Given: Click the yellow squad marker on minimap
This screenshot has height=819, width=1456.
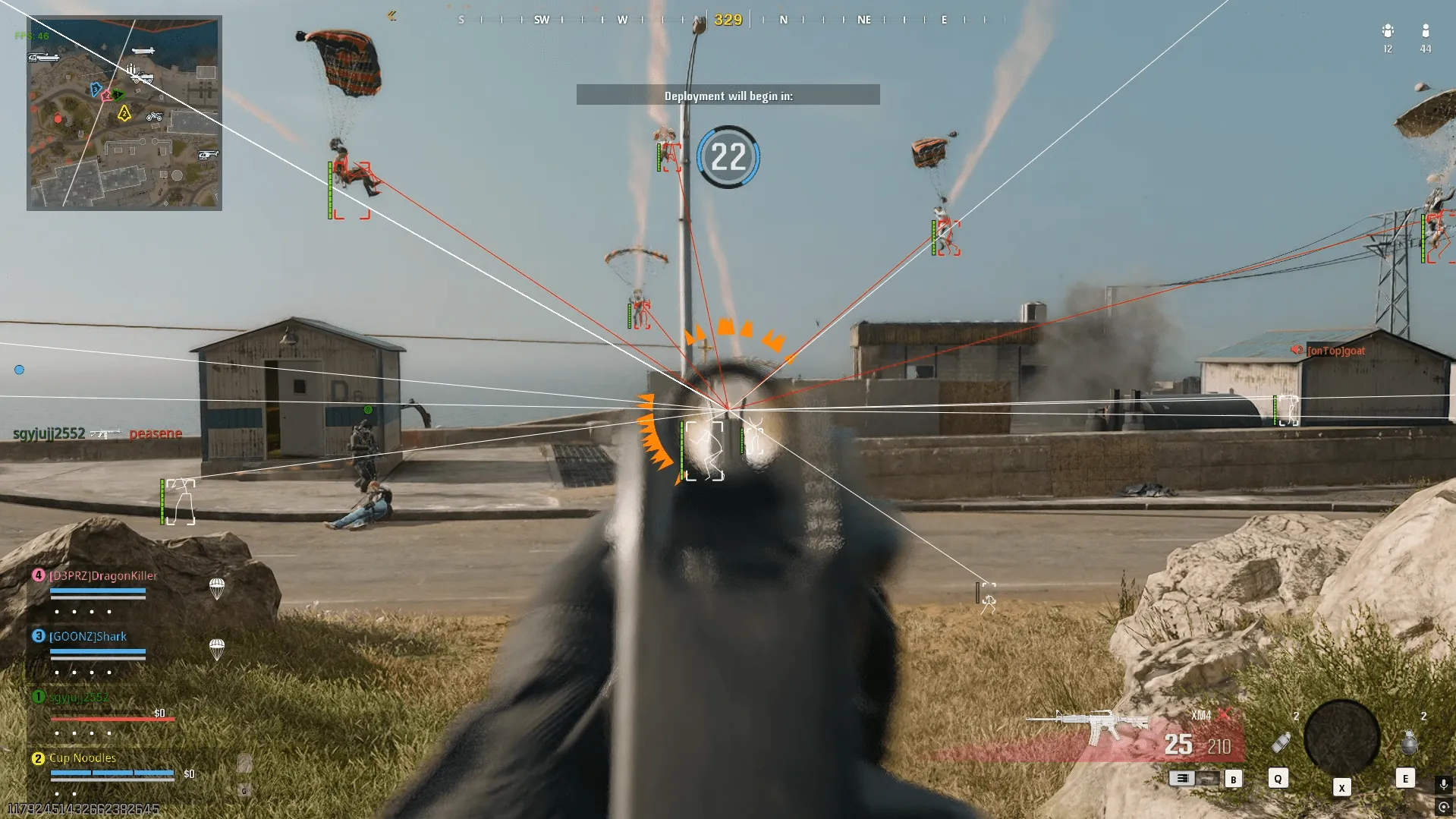Looking at the screenshot, I should pos(124,114).
